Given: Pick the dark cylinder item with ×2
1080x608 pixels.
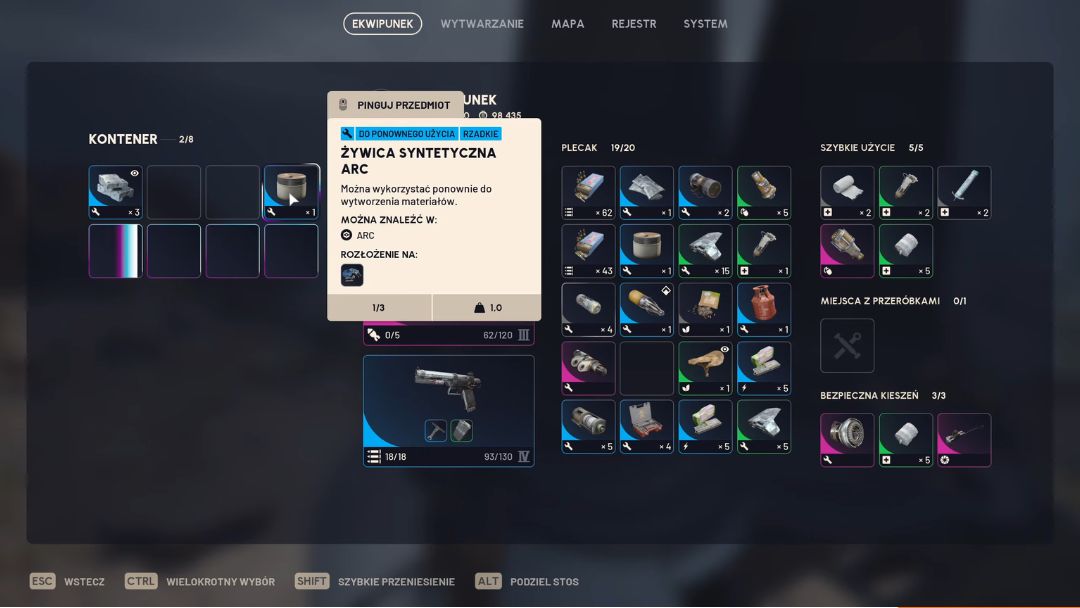Looking at the screenshot, I should pyautogui.click(x=705, y=192).
